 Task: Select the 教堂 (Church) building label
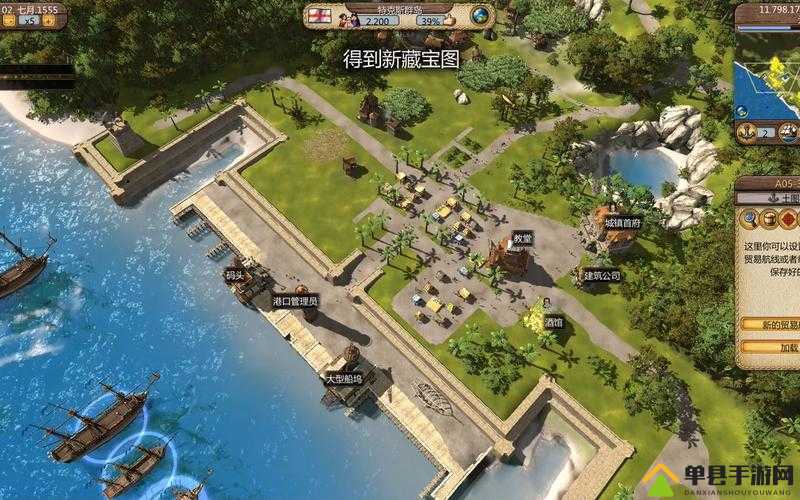point(522,238)
